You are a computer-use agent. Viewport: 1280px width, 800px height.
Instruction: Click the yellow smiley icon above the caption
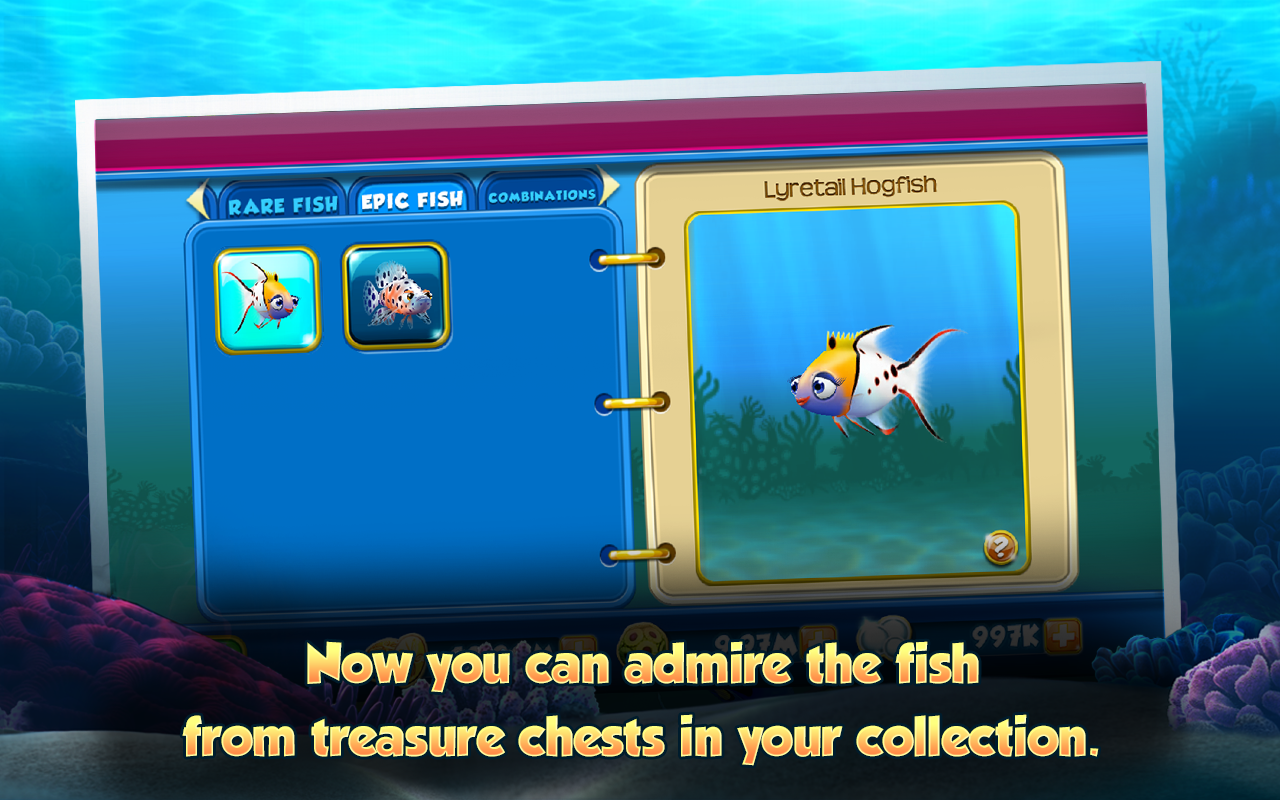[641, 638]
